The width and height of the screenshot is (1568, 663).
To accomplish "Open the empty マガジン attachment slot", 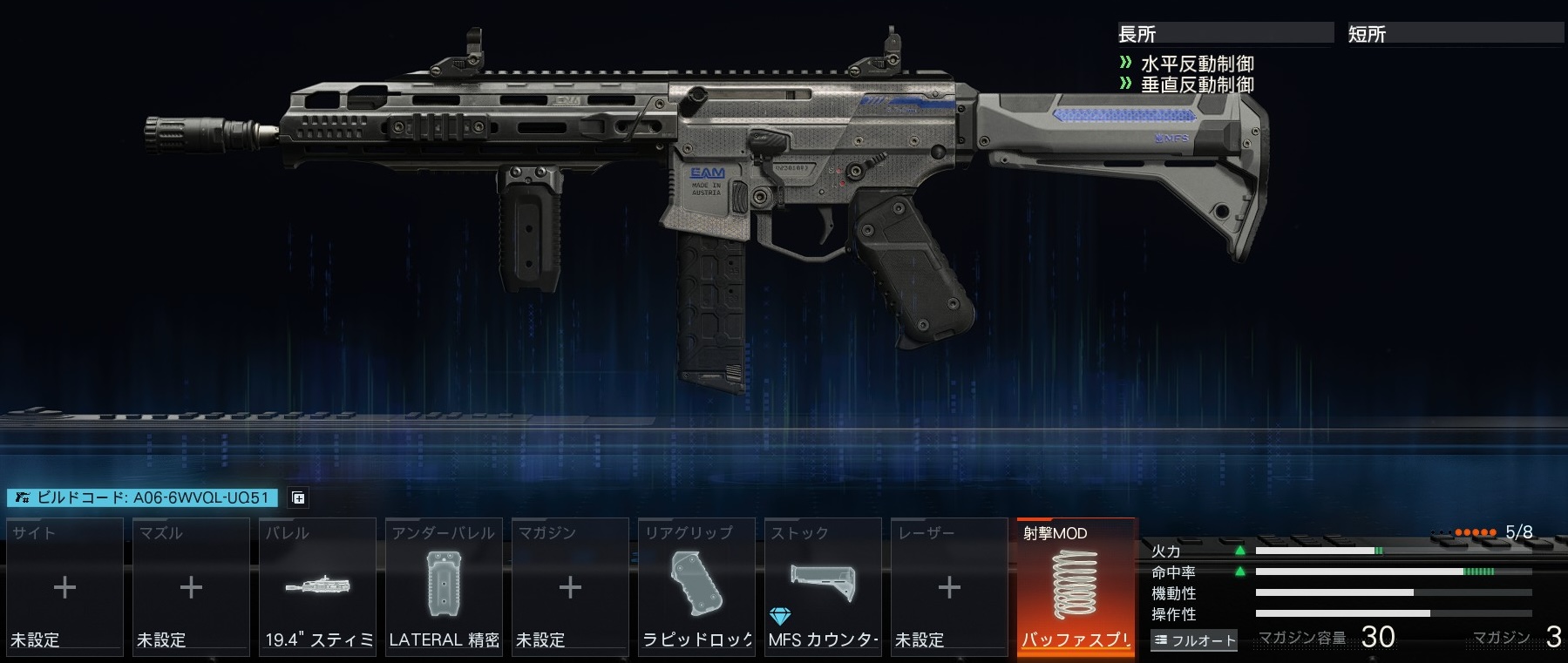I will (570, 586).
